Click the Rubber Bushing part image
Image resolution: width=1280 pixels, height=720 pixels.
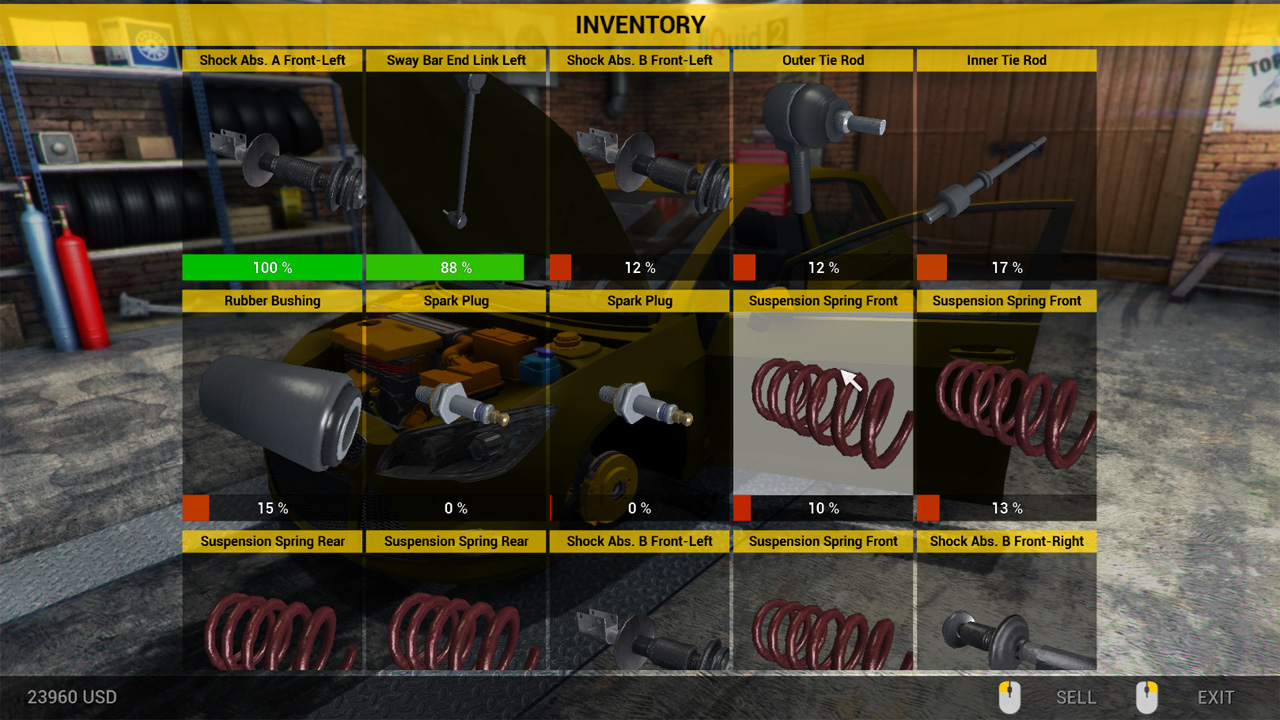(272, 405)
